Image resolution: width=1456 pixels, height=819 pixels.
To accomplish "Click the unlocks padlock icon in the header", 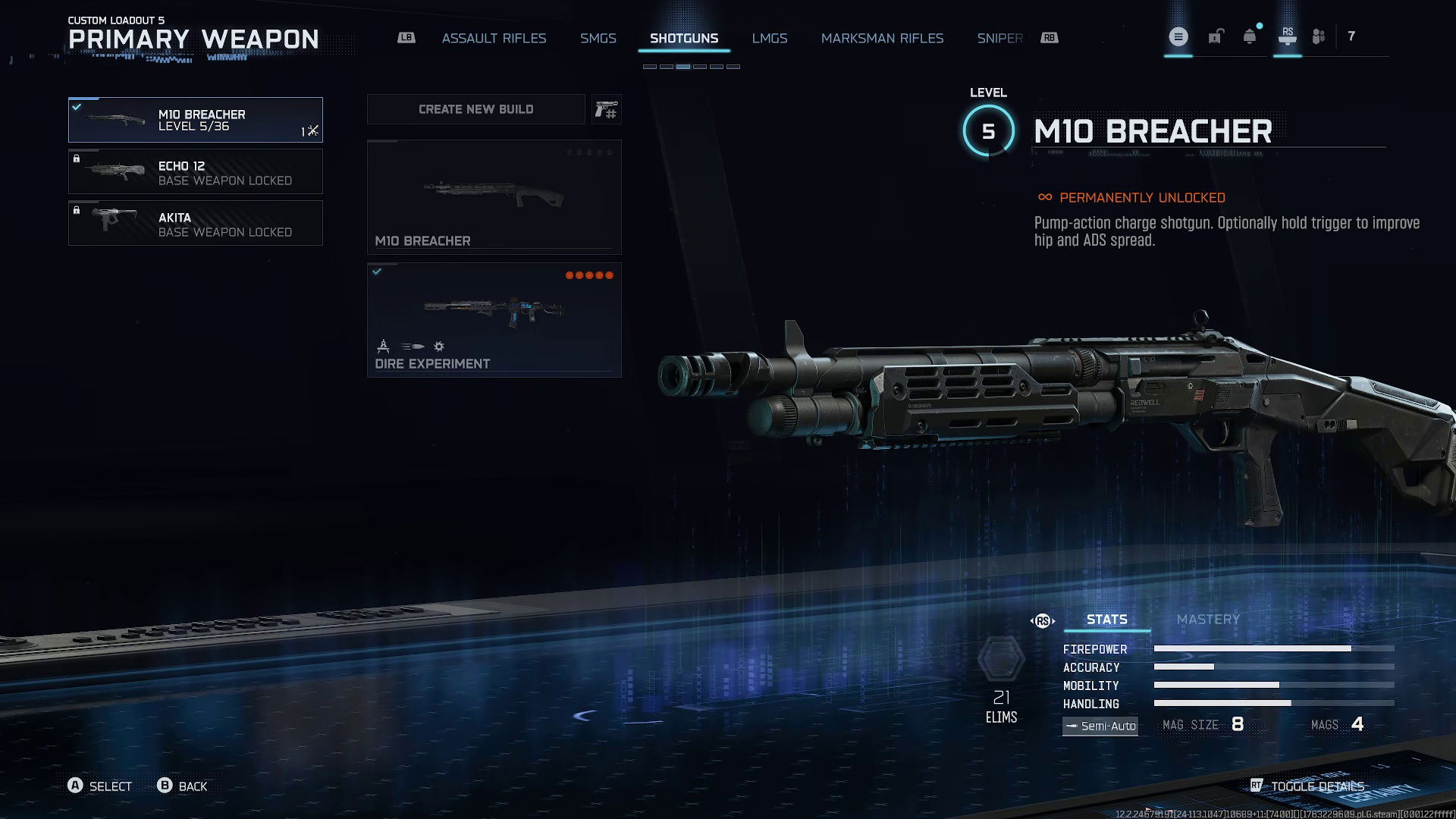I will [x=1217, y=37].
